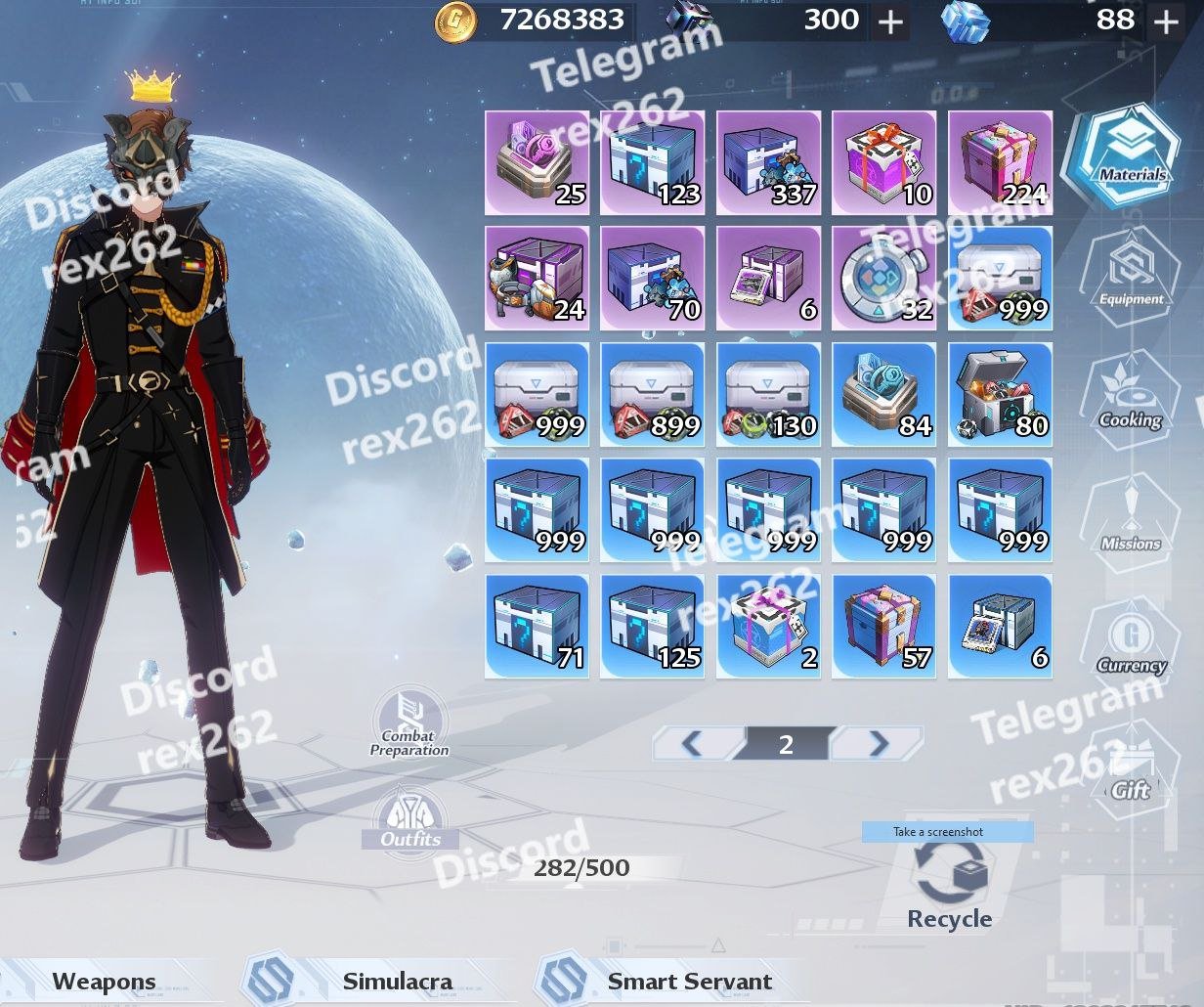1204x1007 pixels.
Task: Add more dark cube currency showing 300
Action: [890, 22]
